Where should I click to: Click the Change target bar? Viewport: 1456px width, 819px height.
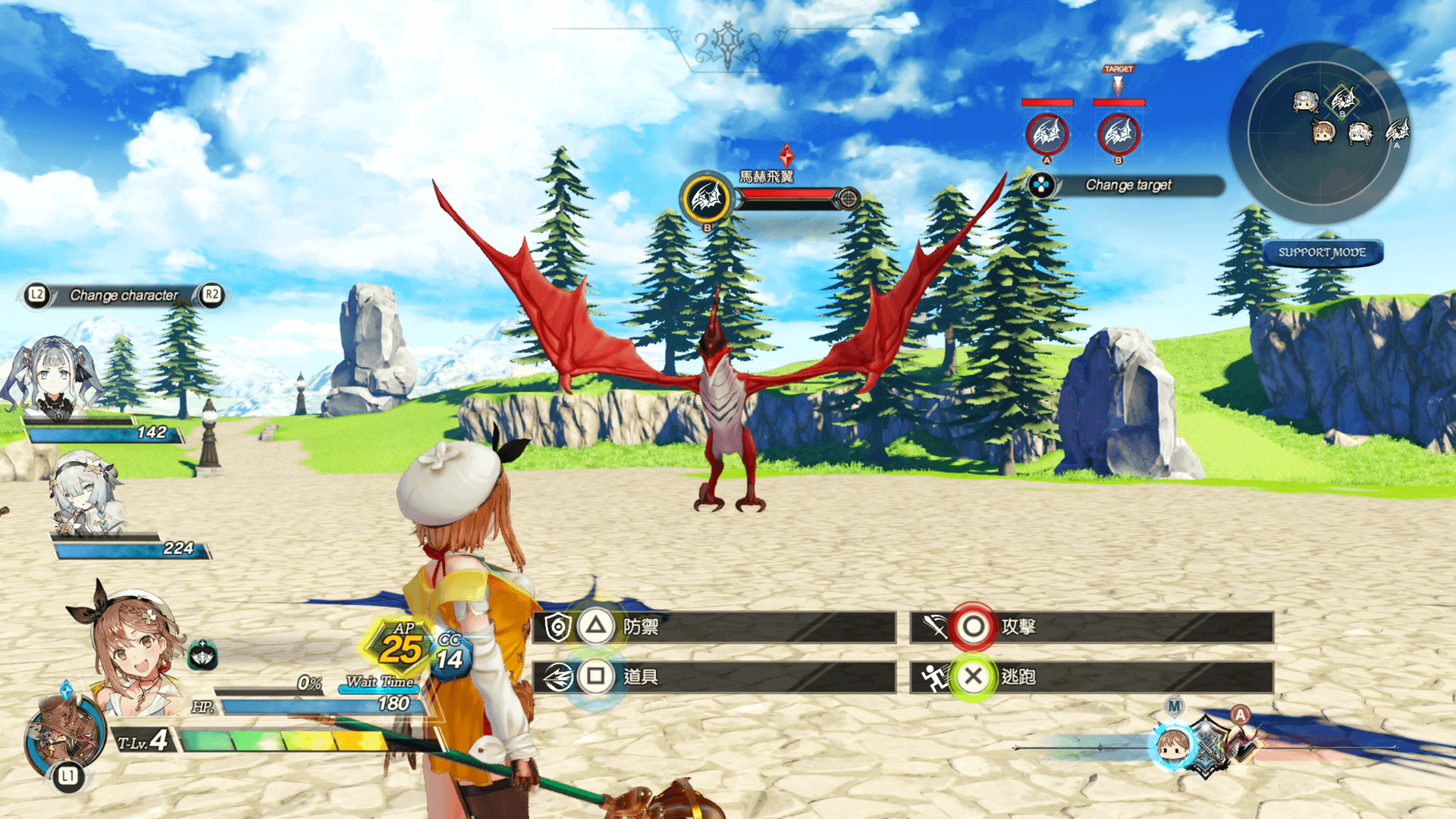(1127, 185)
